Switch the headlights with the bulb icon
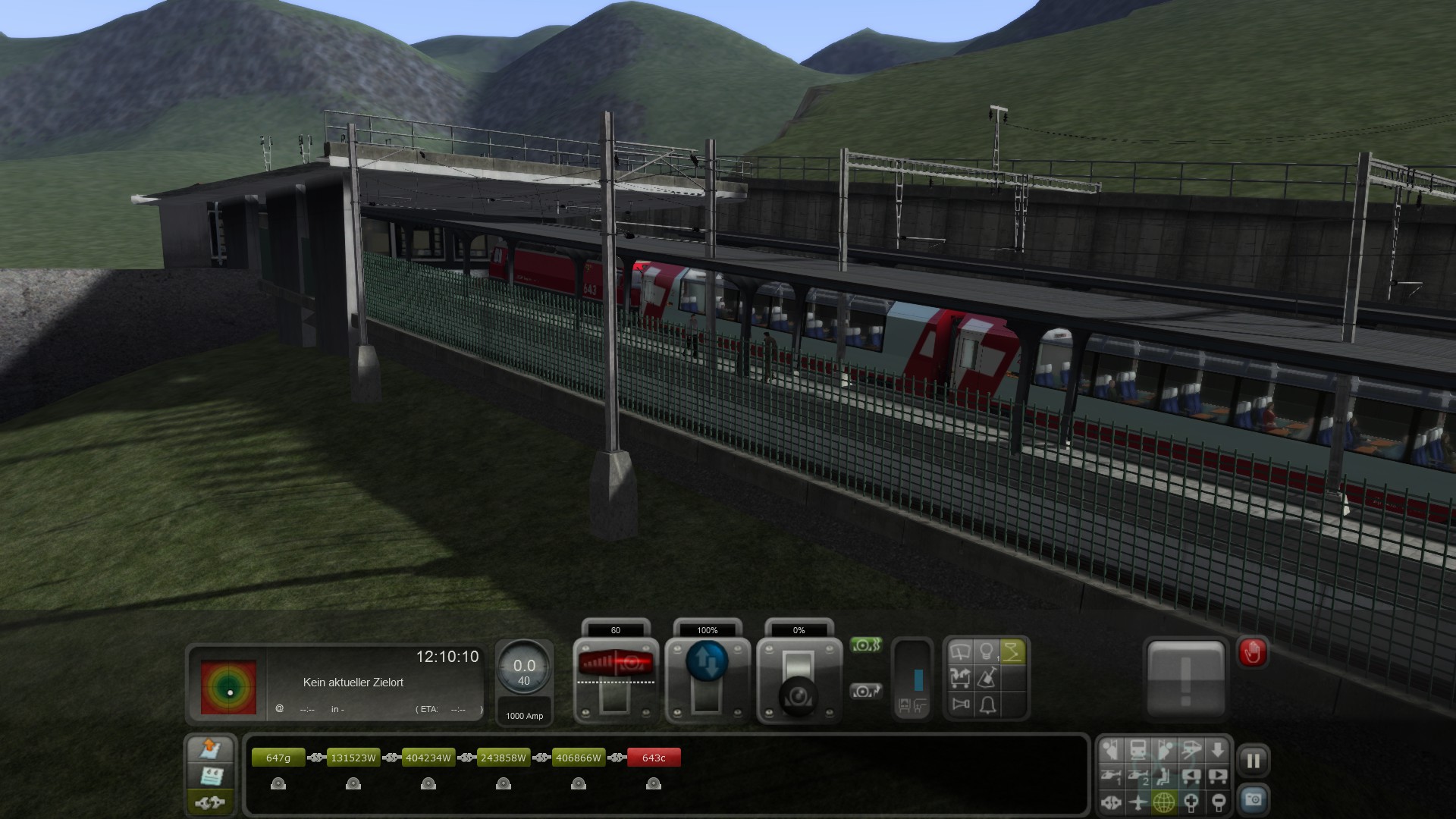The image size is (1456, 819). pyautogui.click(x=987, y=652)
